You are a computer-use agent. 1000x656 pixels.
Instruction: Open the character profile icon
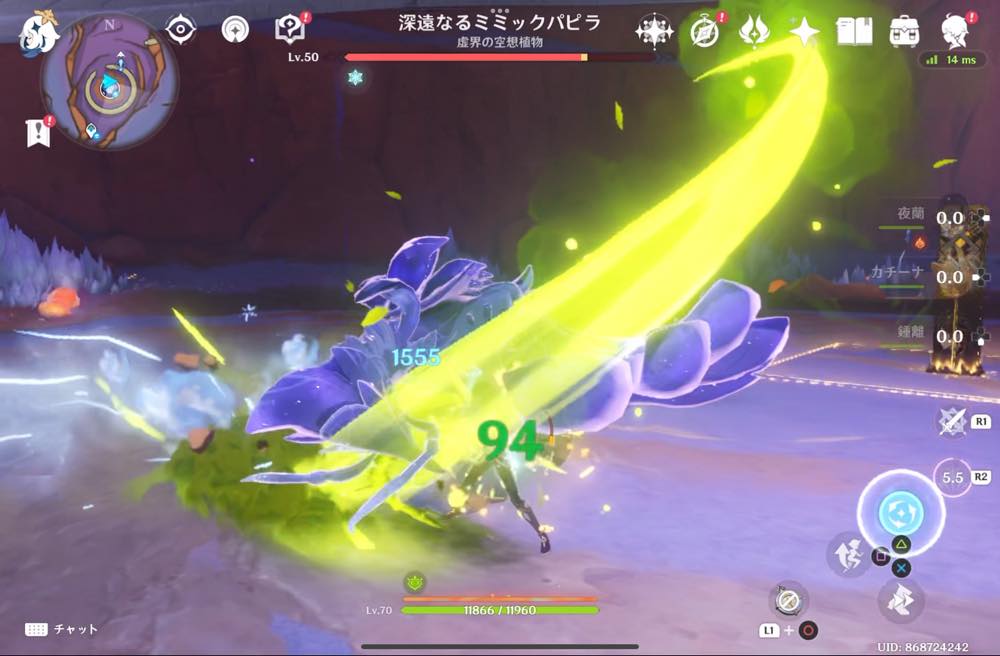coord(957,31)
